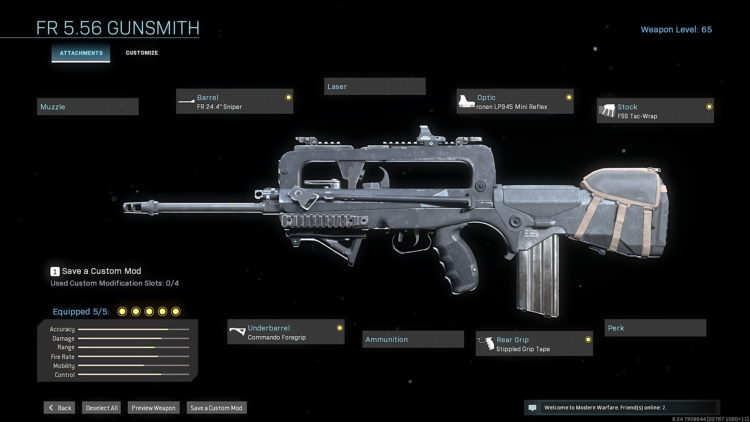Choose the empty Laser attachment slot

point(375,87)
